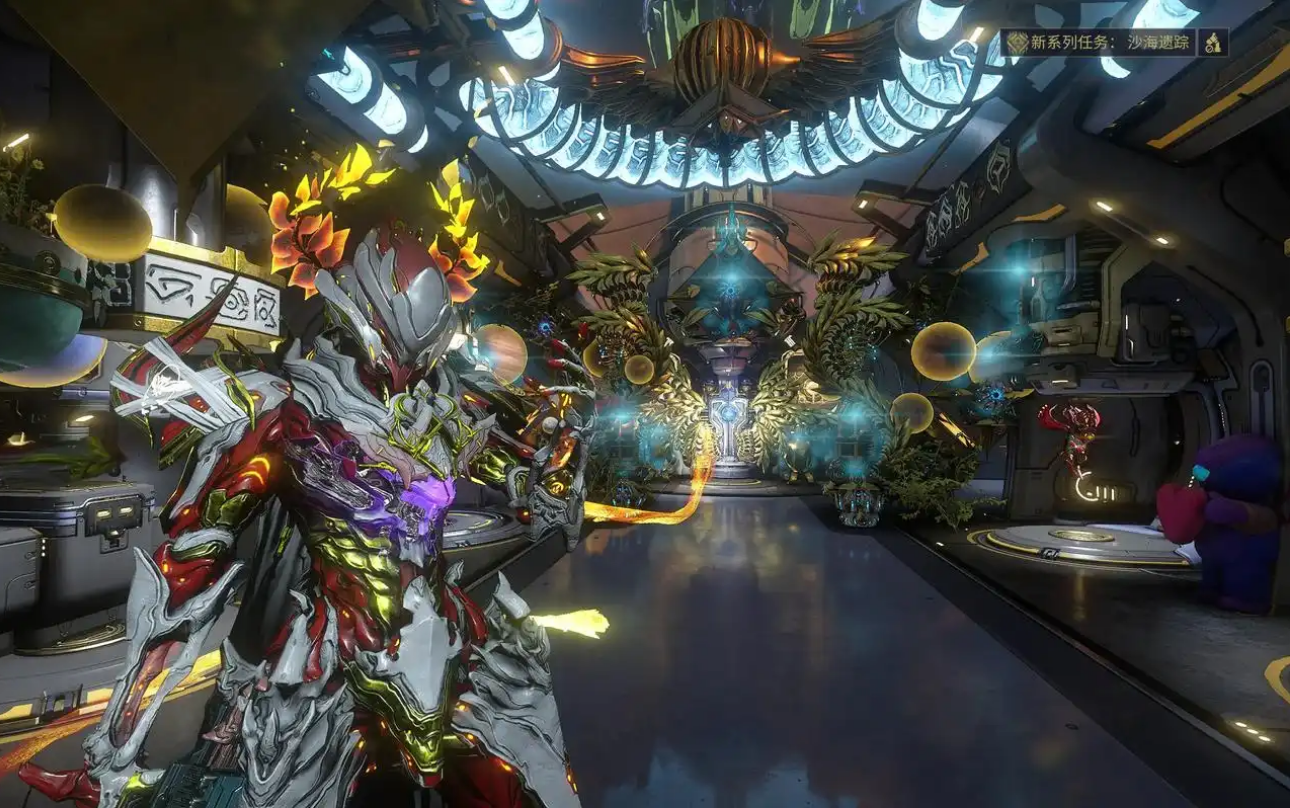
Task: Click the gold figure icon beside the quest banner
Action: [1213, 42]
